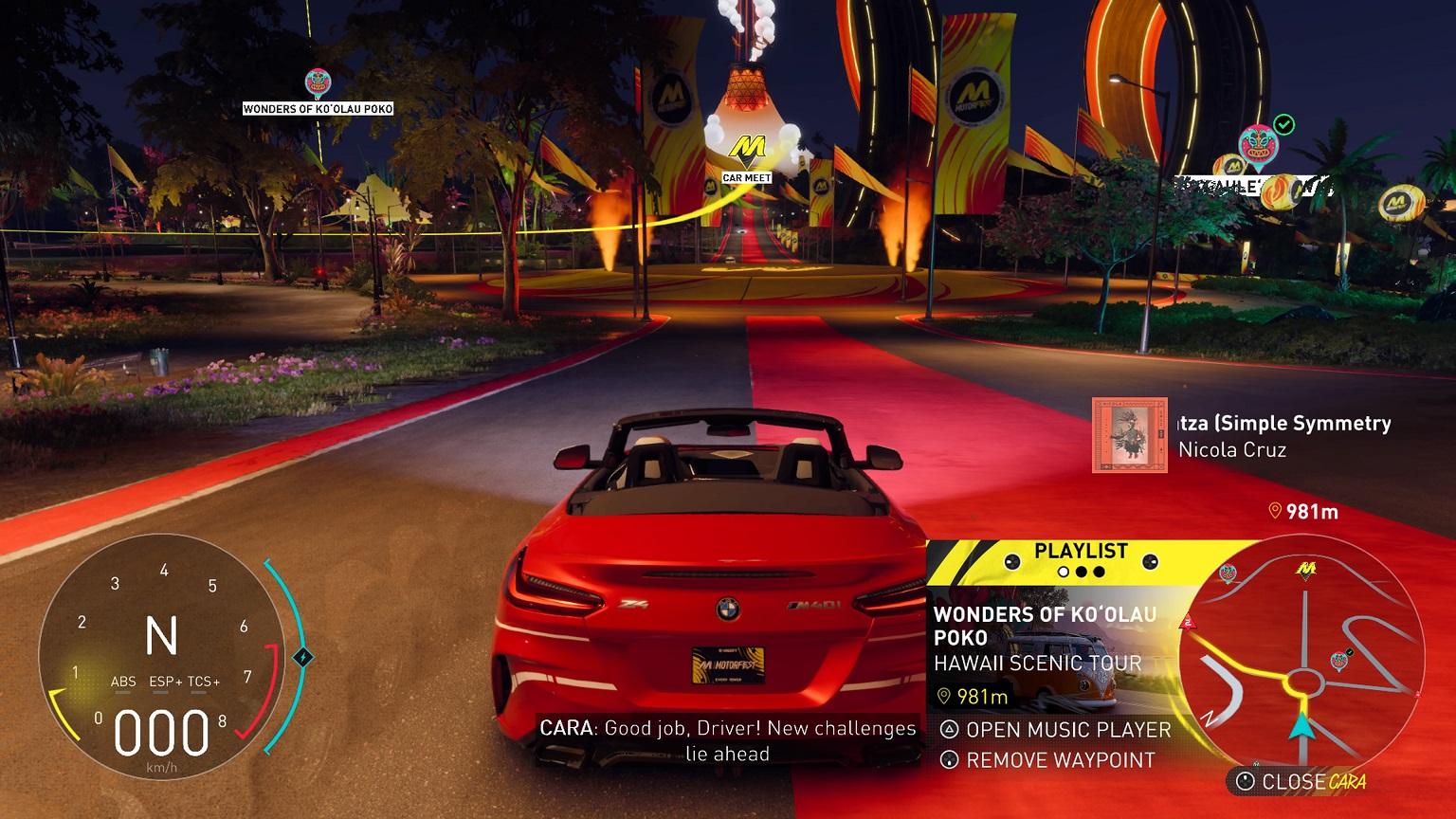Image resolution: width=1456 pixels, height=819 pixels.
Task: Select the second playlist page dot
Action: tap(1083, 571)
